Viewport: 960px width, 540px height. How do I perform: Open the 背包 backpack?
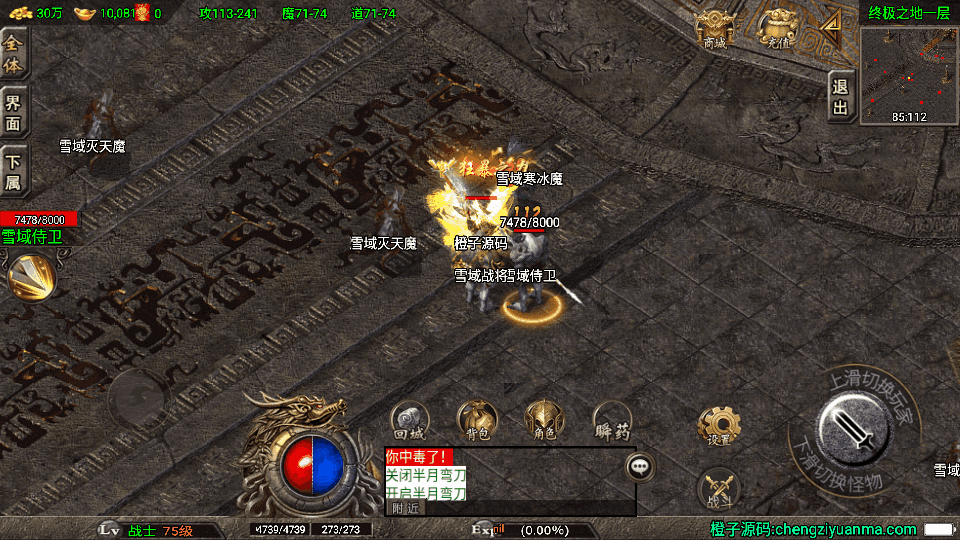(478, 420)
